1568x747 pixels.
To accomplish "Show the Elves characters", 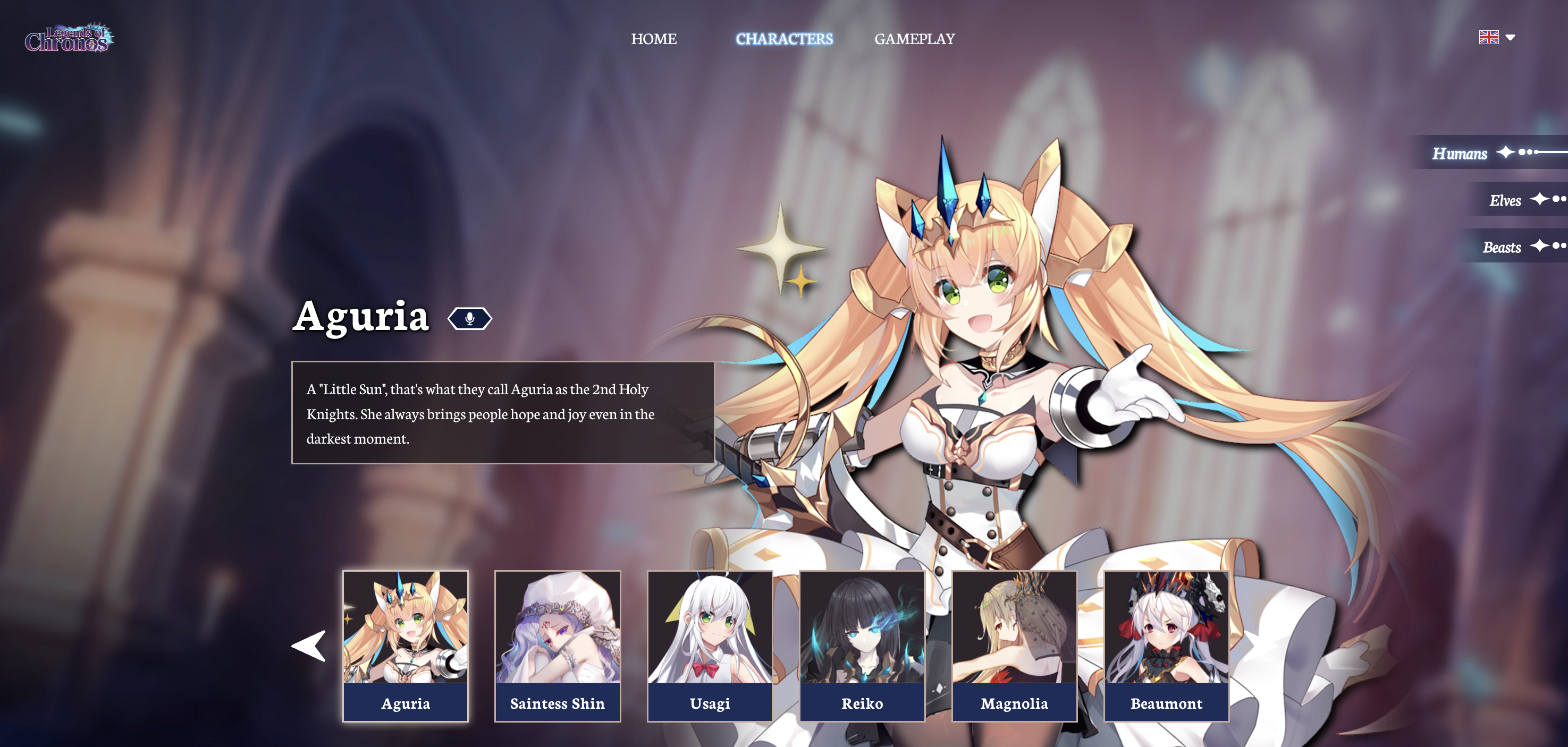I will (x=1505, y=200).
